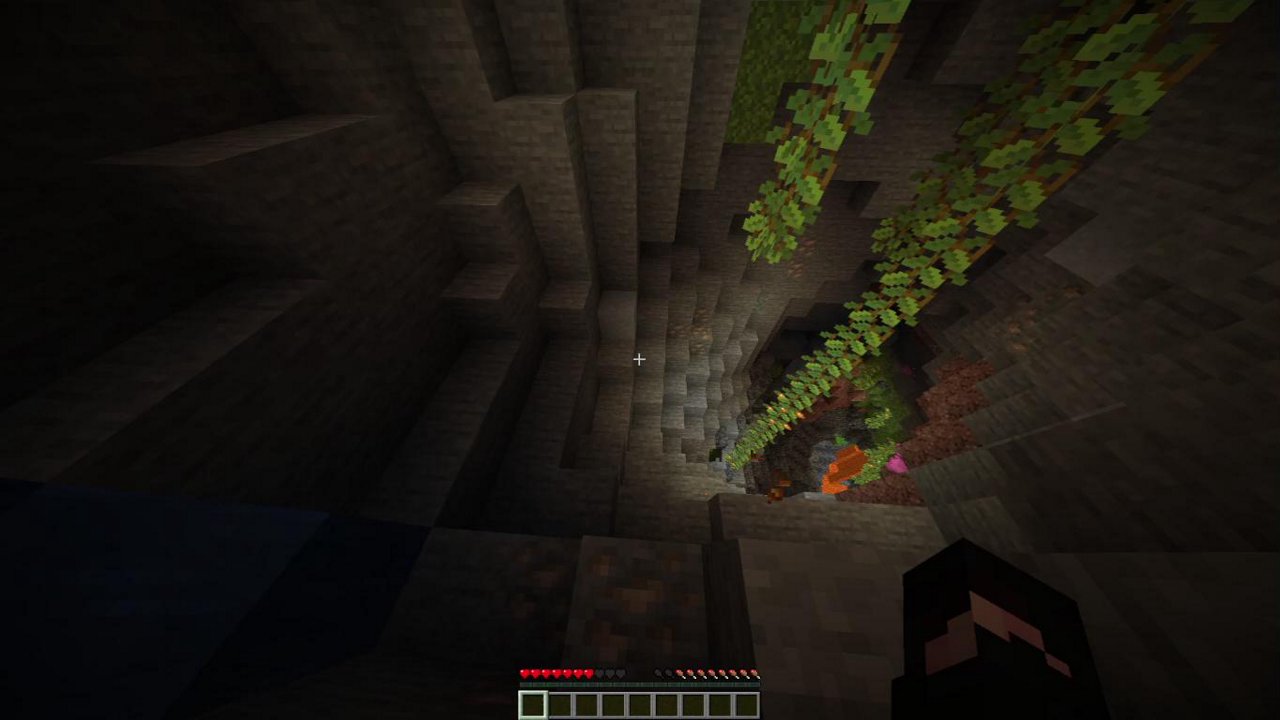This screenshot has height=720, width=1280.
Task: Click the green experience bar
Action: click(640, 684)
